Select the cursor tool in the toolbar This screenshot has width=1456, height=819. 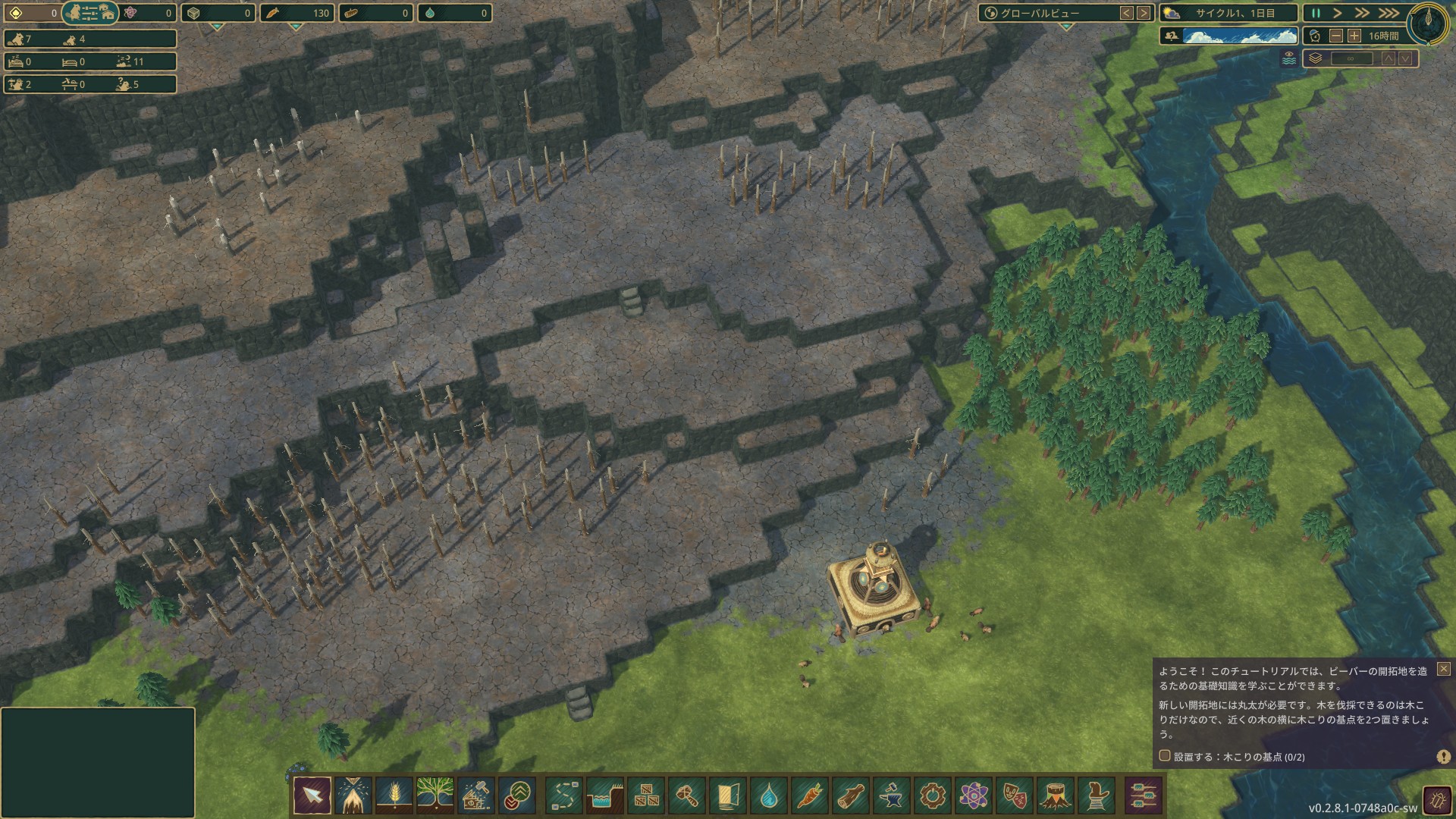(312, 796)
